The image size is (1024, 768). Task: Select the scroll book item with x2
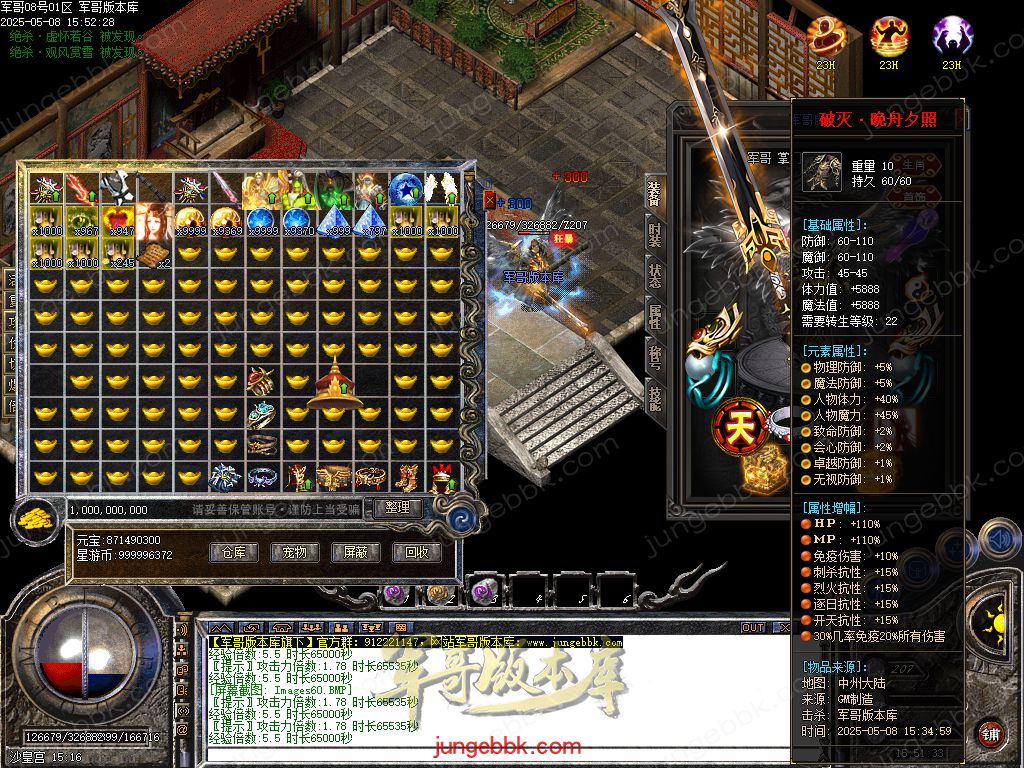(153, 255)
